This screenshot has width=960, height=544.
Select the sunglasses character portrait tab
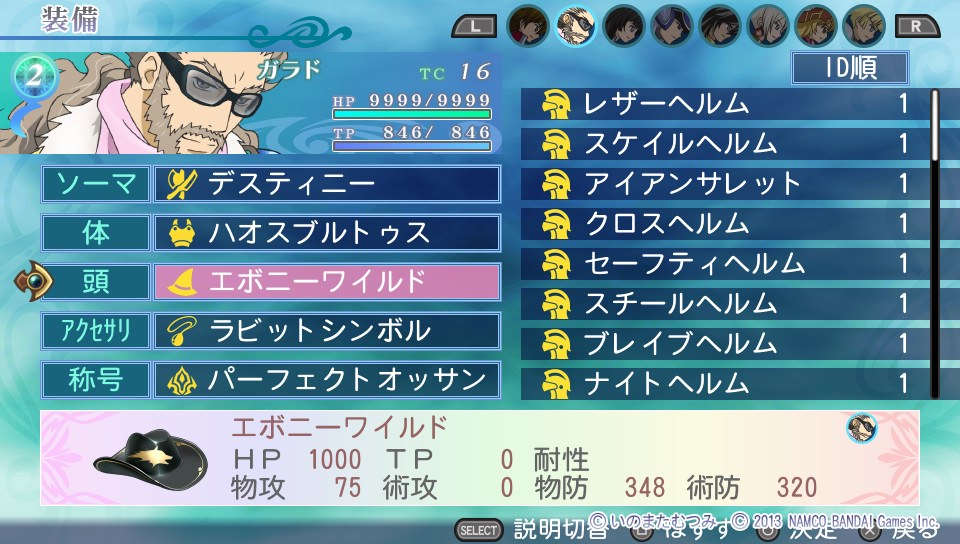(x=575, y=25)
